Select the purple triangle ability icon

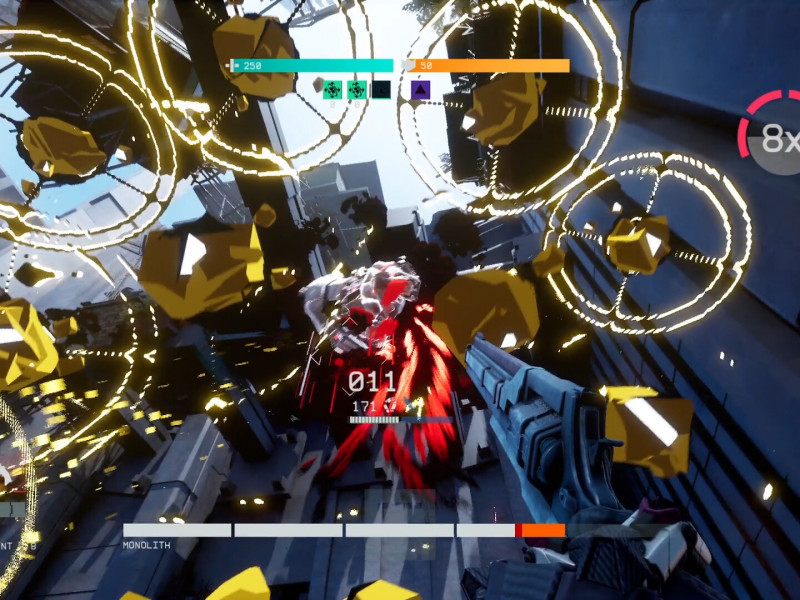click(x=421, y=90)
